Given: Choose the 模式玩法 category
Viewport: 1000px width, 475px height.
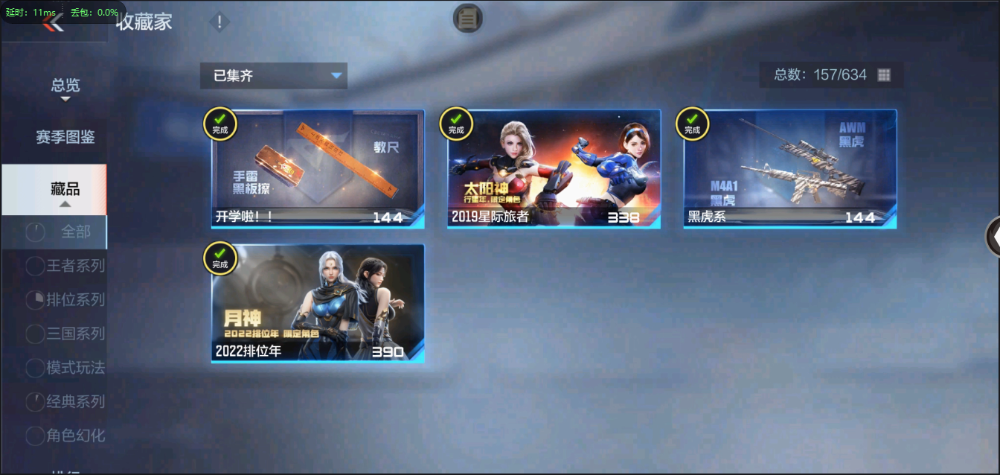Looking at the screenshot, I should [x=67, y=367].
